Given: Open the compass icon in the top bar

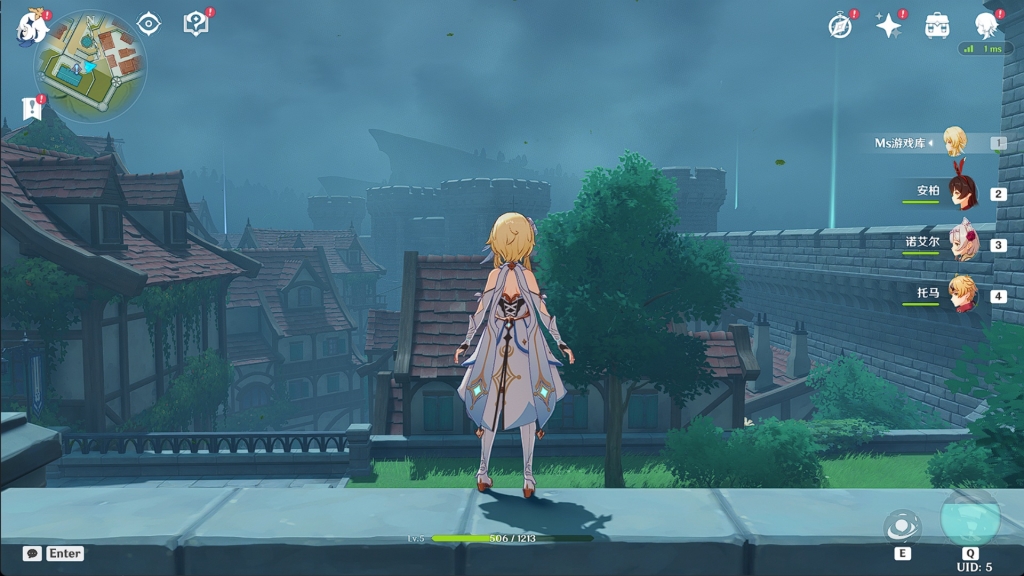Looking at the screenshot, I should tap(841, 27).
